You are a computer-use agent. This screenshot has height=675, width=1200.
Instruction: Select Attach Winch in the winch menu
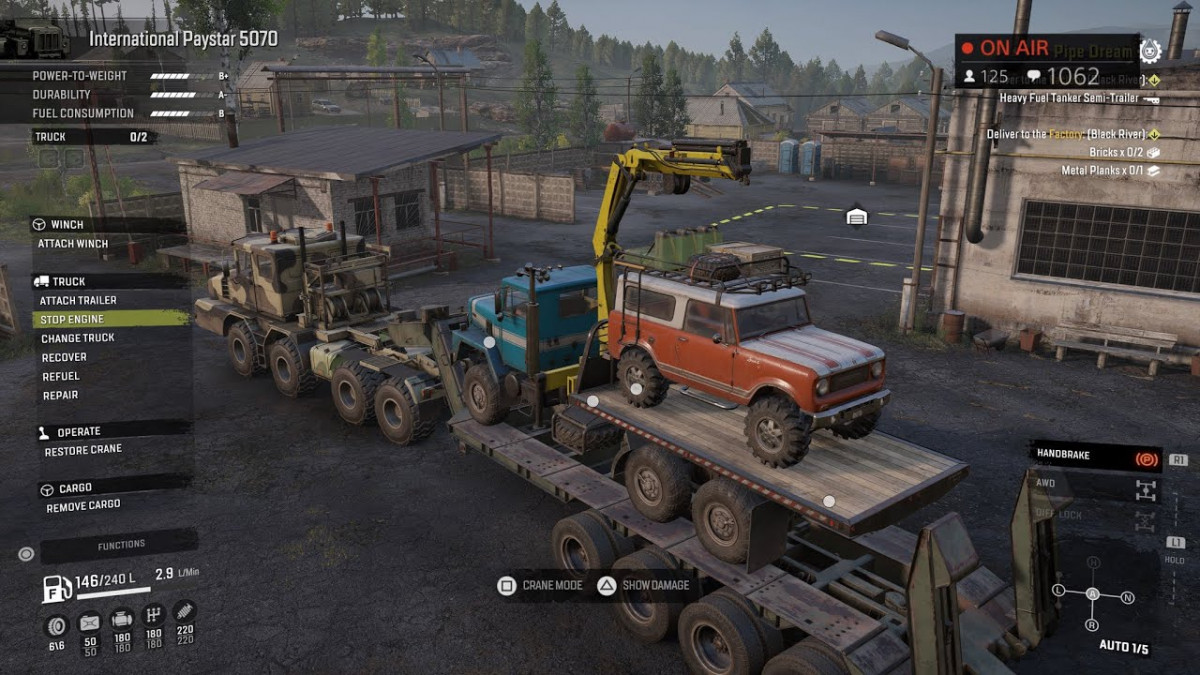click(73, 244)
